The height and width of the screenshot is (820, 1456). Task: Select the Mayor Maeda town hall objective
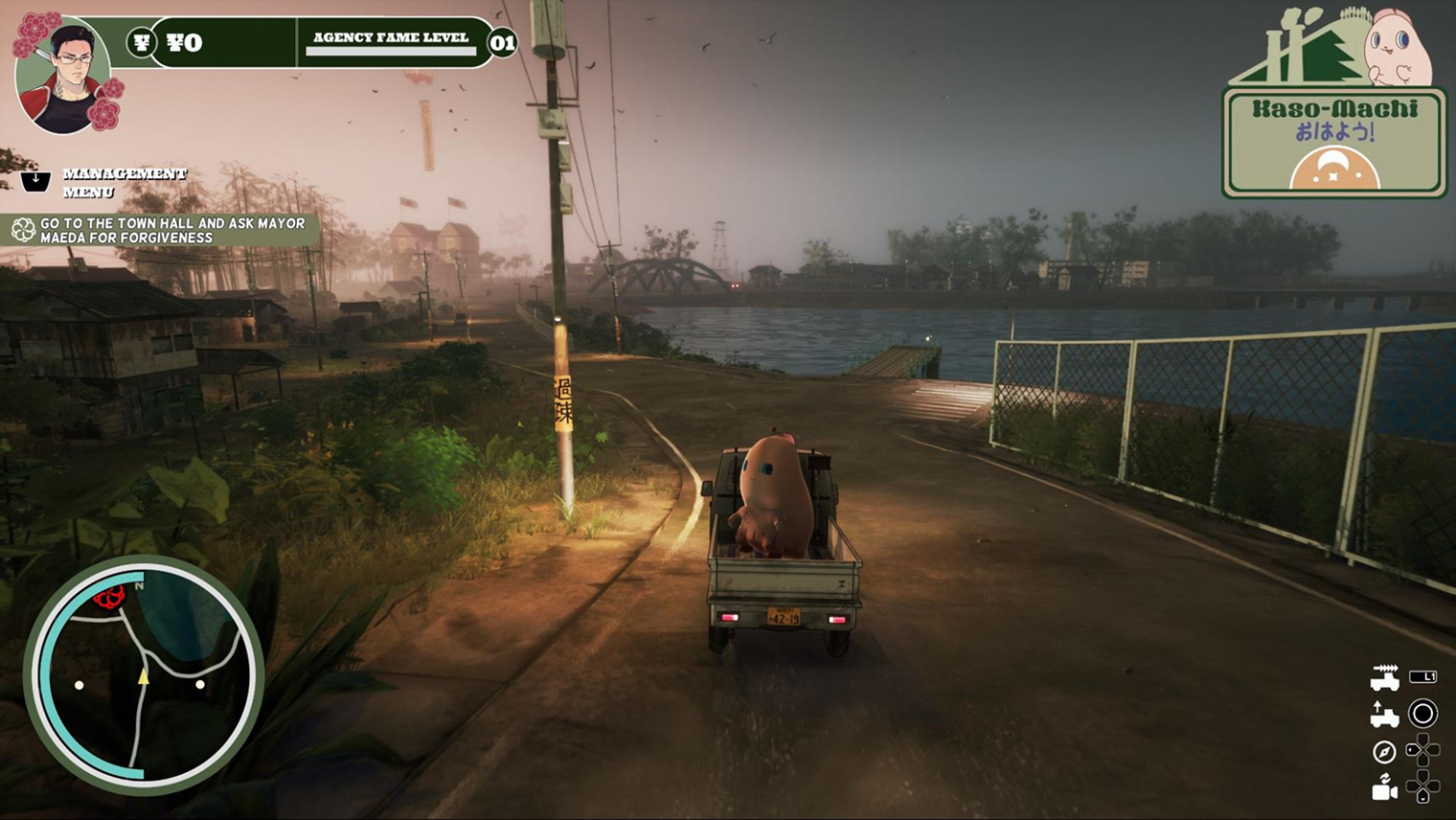tap(161, 230)
